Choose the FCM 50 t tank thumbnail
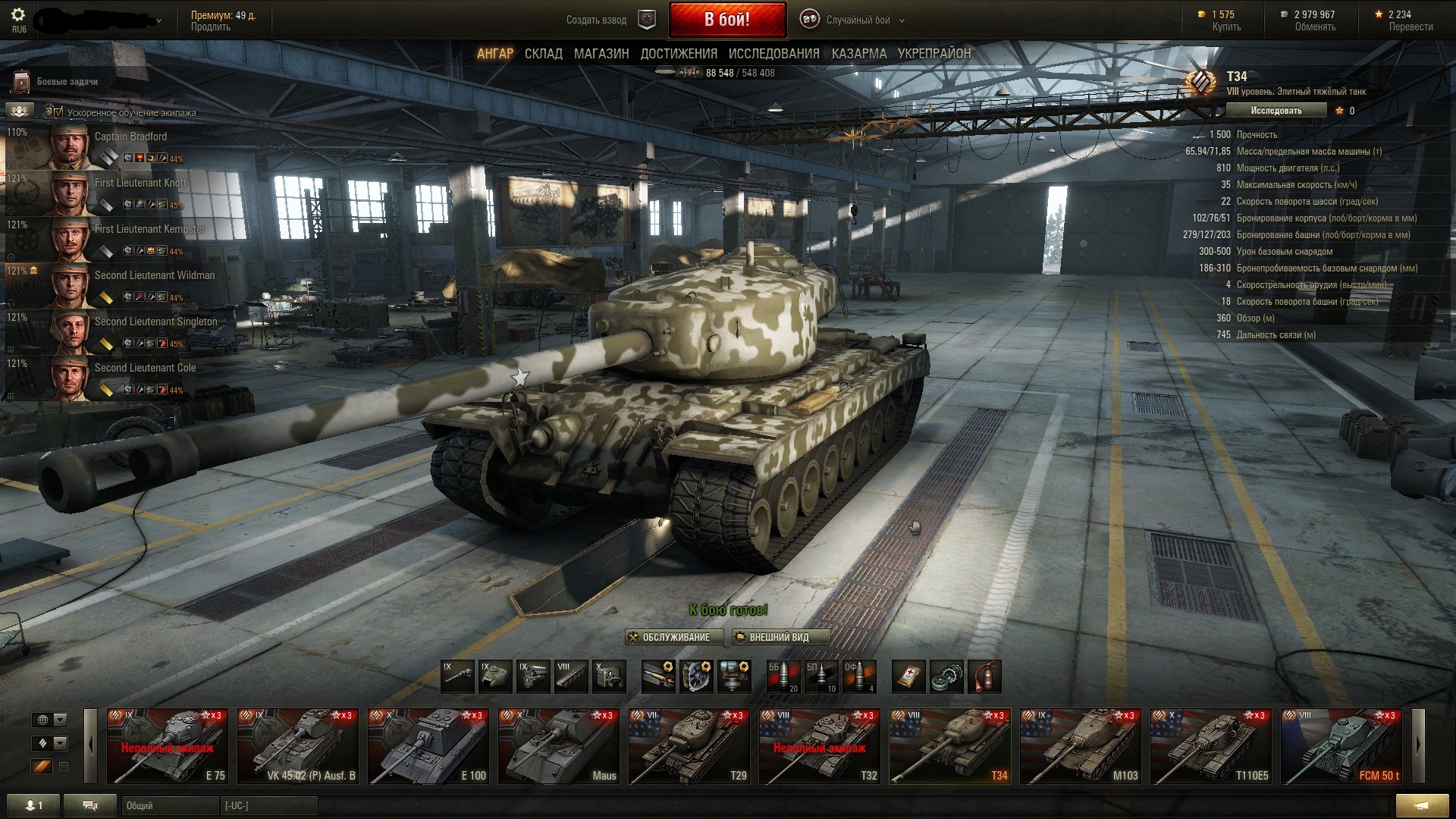The width and height of the screenshot is (1456, 819). pyautogui.click(x=1341, y=745)
